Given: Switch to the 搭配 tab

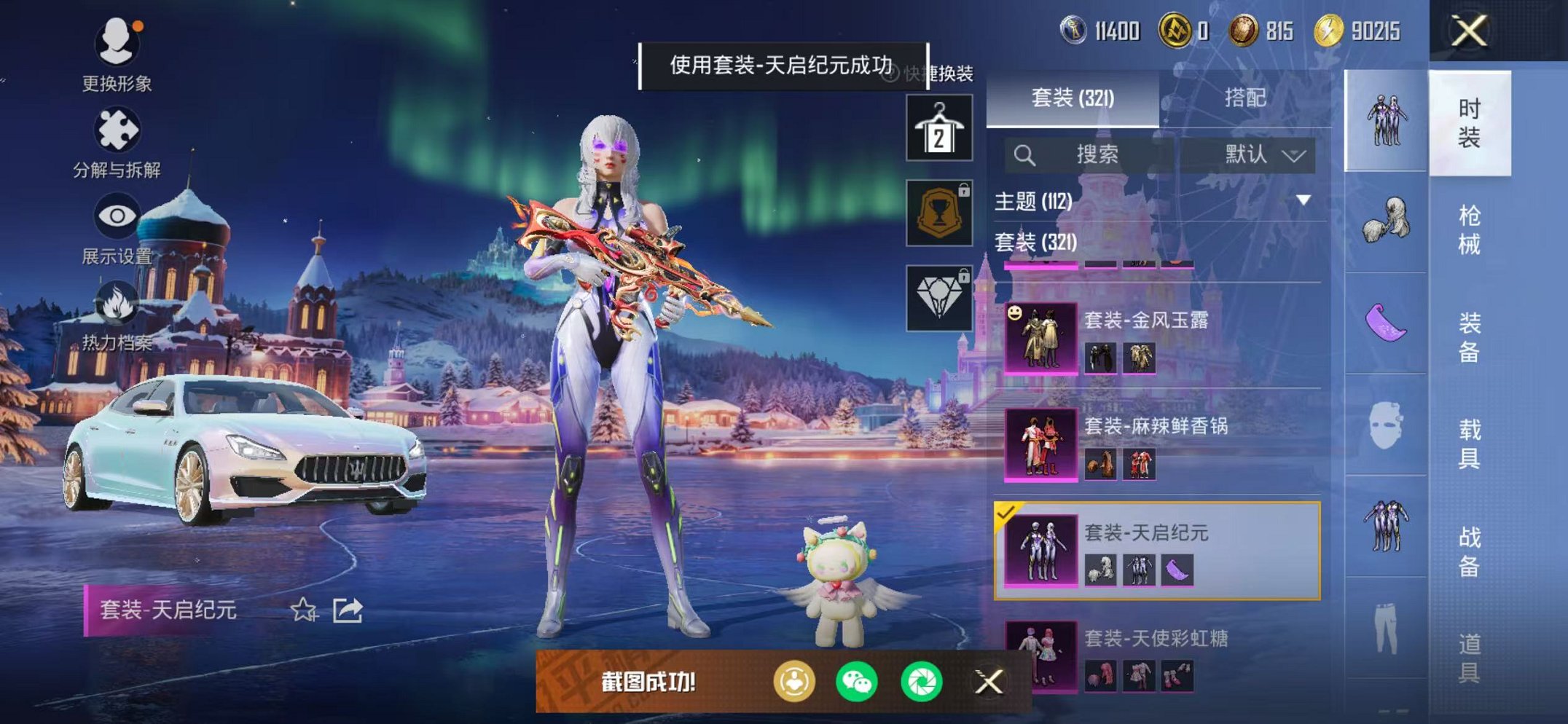Looking at the screenshot, I should [x=1247, y=98].
